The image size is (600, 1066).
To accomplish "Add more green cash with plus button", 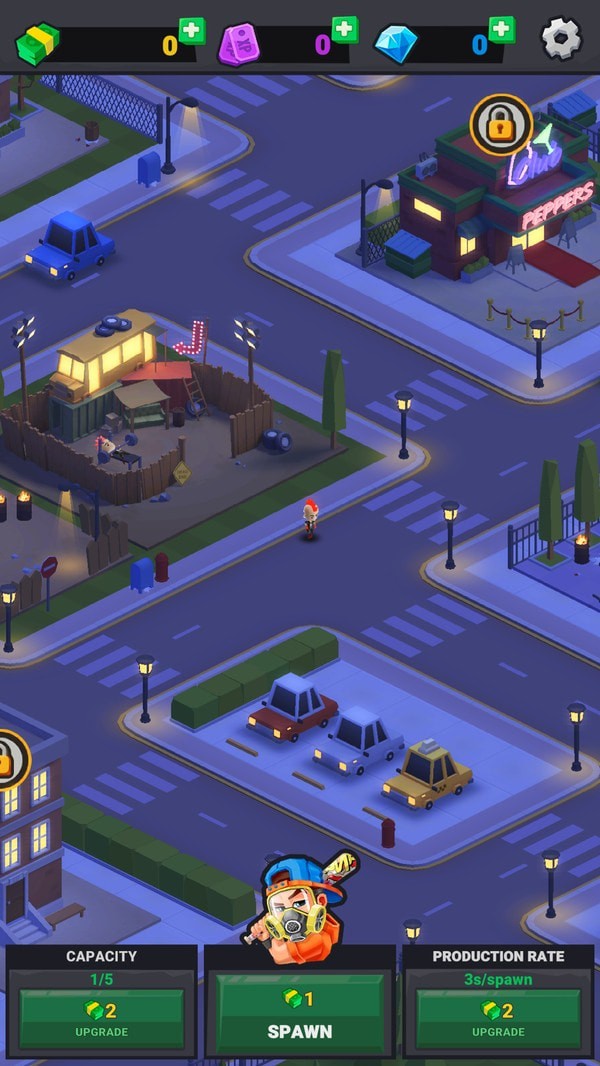I will tap(191, 31).
